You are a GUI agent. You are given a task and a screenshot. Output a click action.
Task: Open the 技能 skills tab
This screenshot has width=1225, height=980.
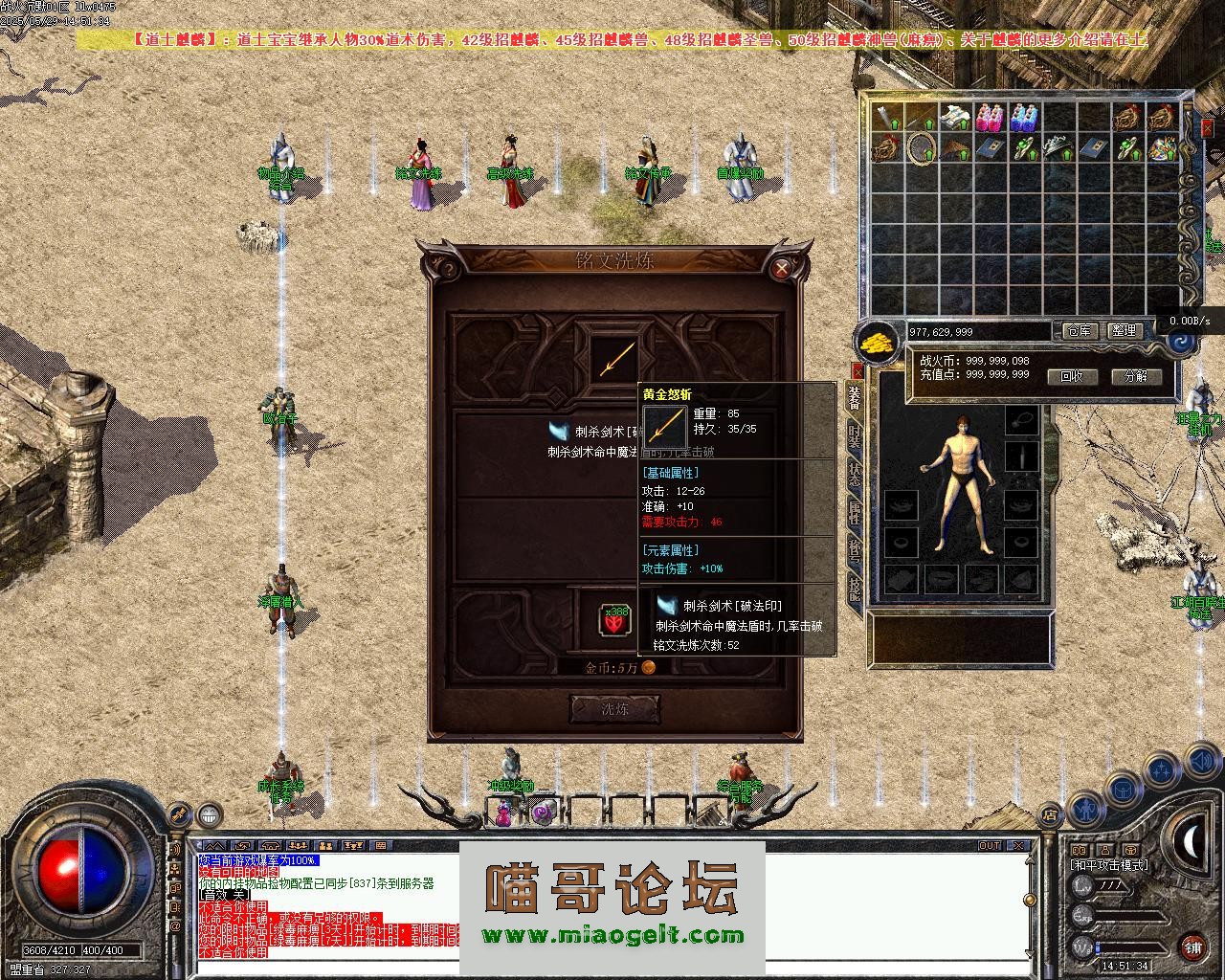tap(855, 588)
